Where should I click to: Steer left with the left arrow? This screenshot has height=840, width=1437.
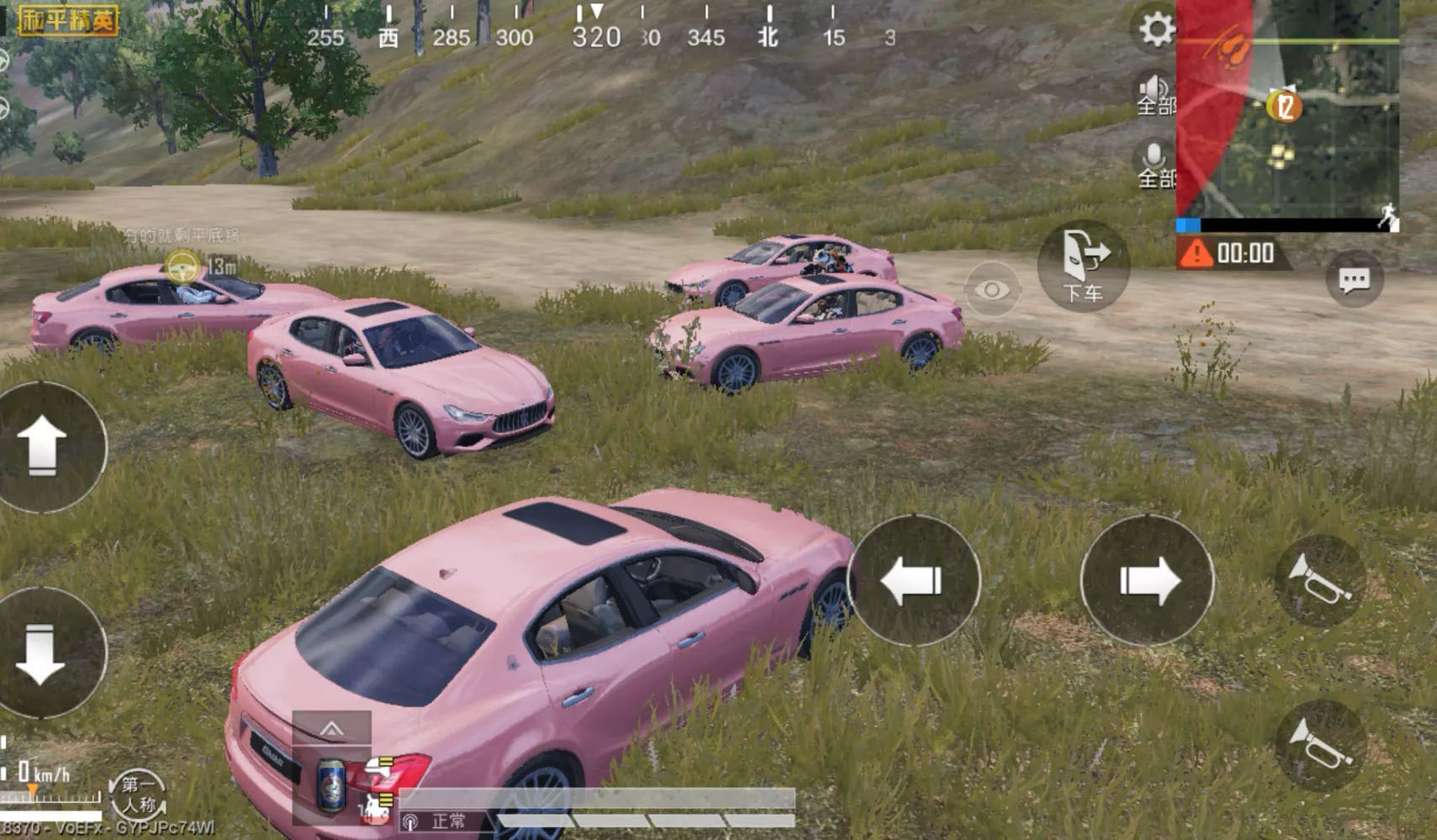(x=914, y=580)
